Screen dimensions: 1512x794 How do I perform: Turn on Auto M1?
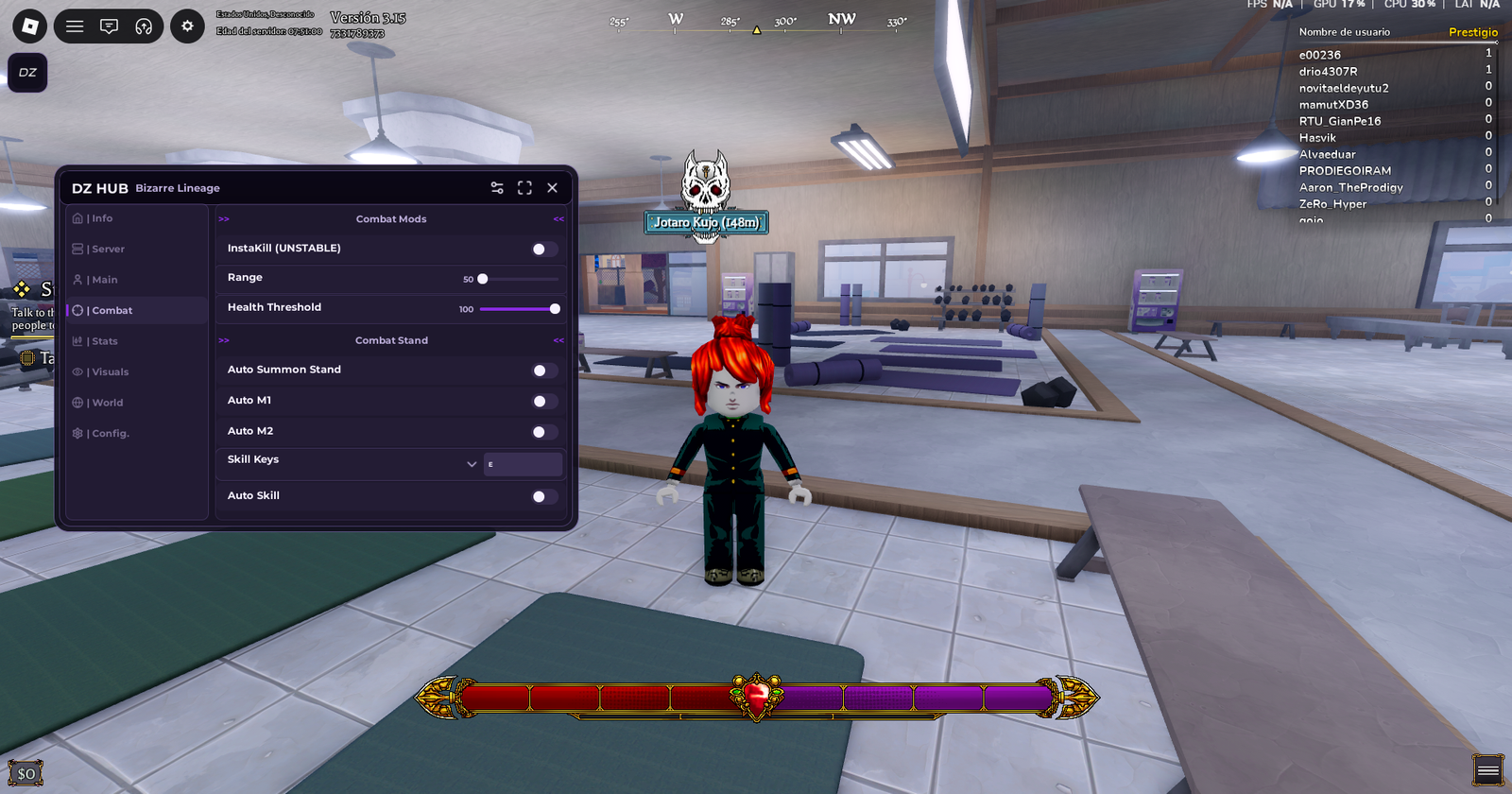click(x=543, y=402)
